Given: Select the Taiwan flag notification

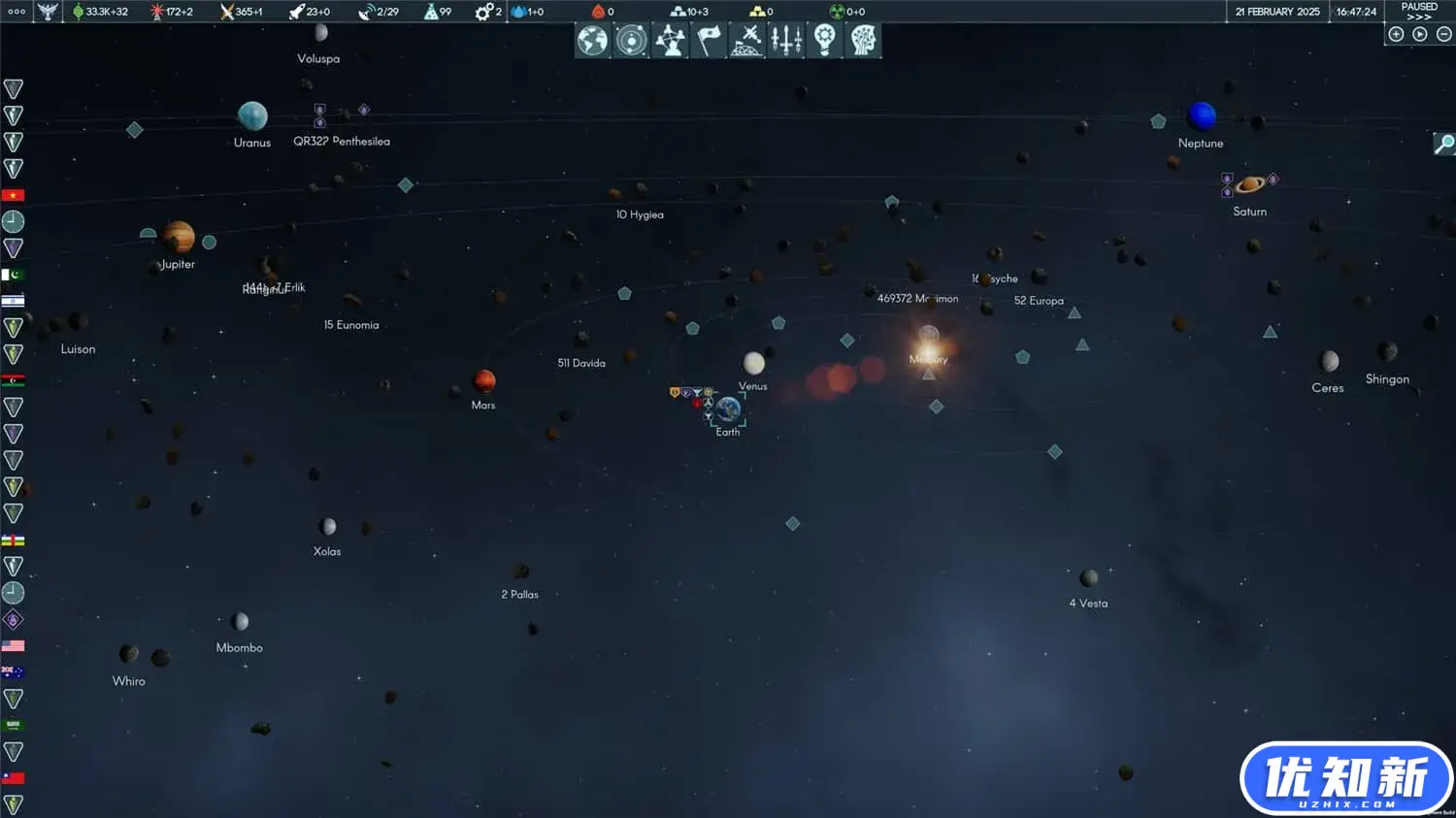Looking at the screenshot, I should point(13,778).
